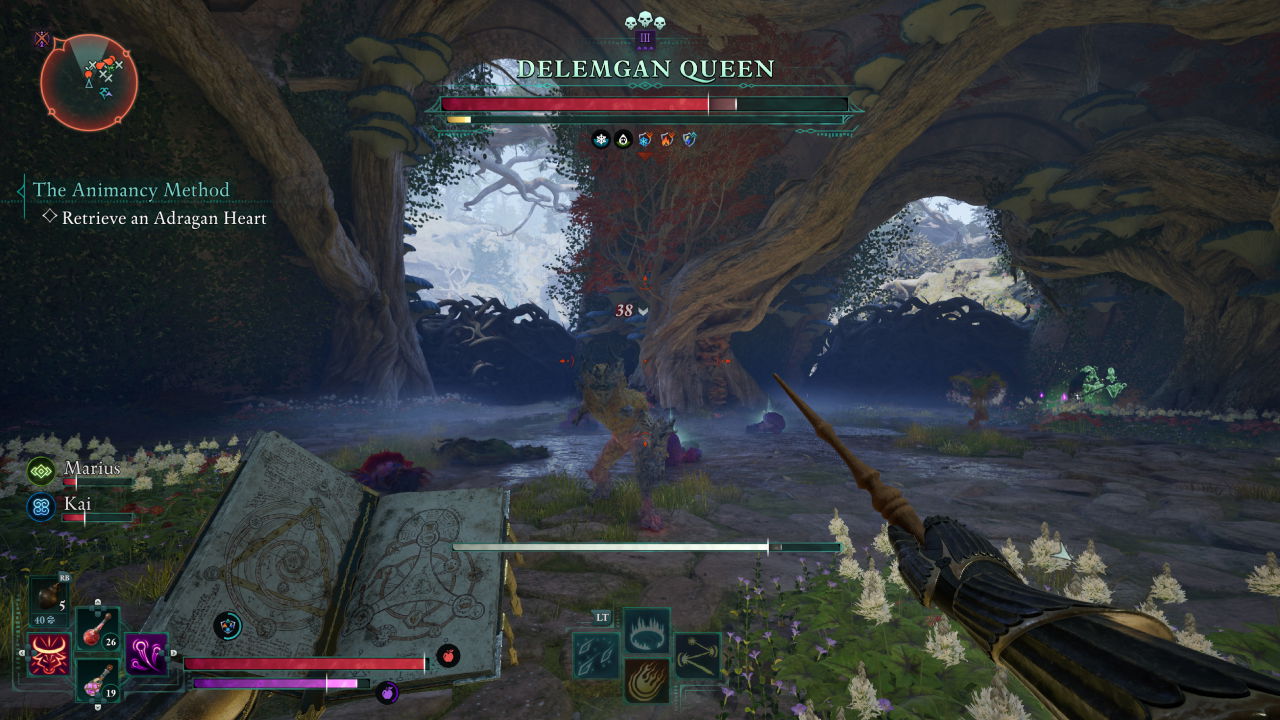Screen dimensions: 1280x720
Task: Select companion Marius's portrait icon
Action: (x=41, y=470)
